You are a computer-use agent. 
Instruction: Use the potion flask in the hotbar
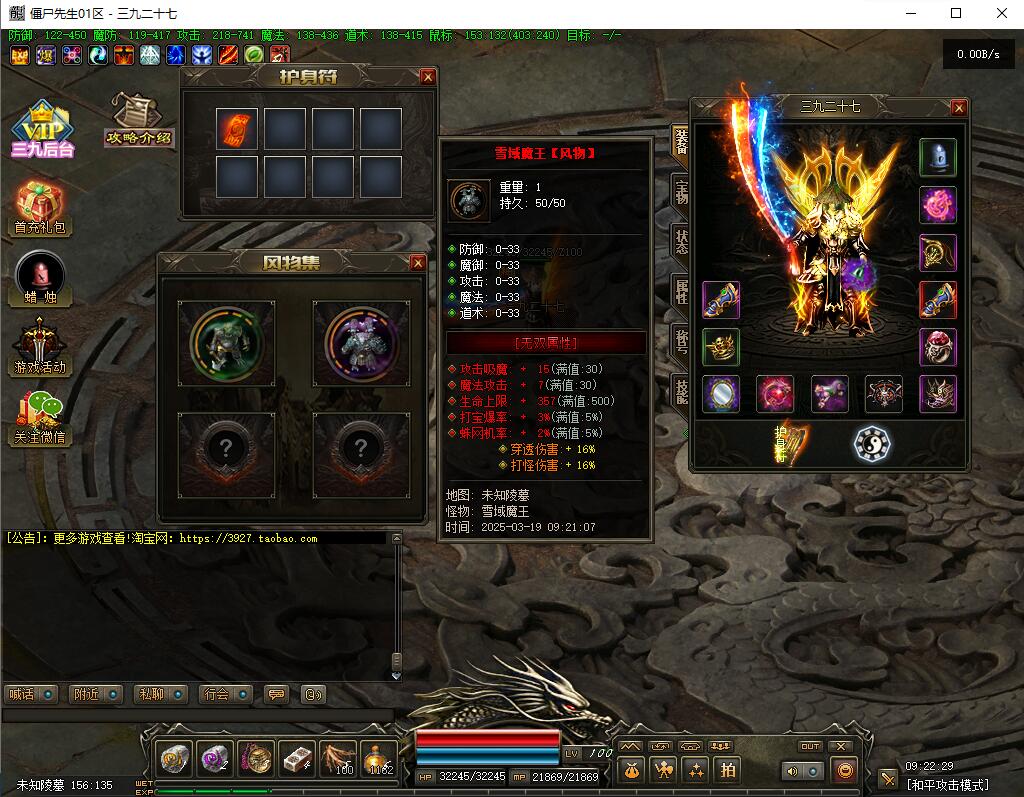click(379, 759)
